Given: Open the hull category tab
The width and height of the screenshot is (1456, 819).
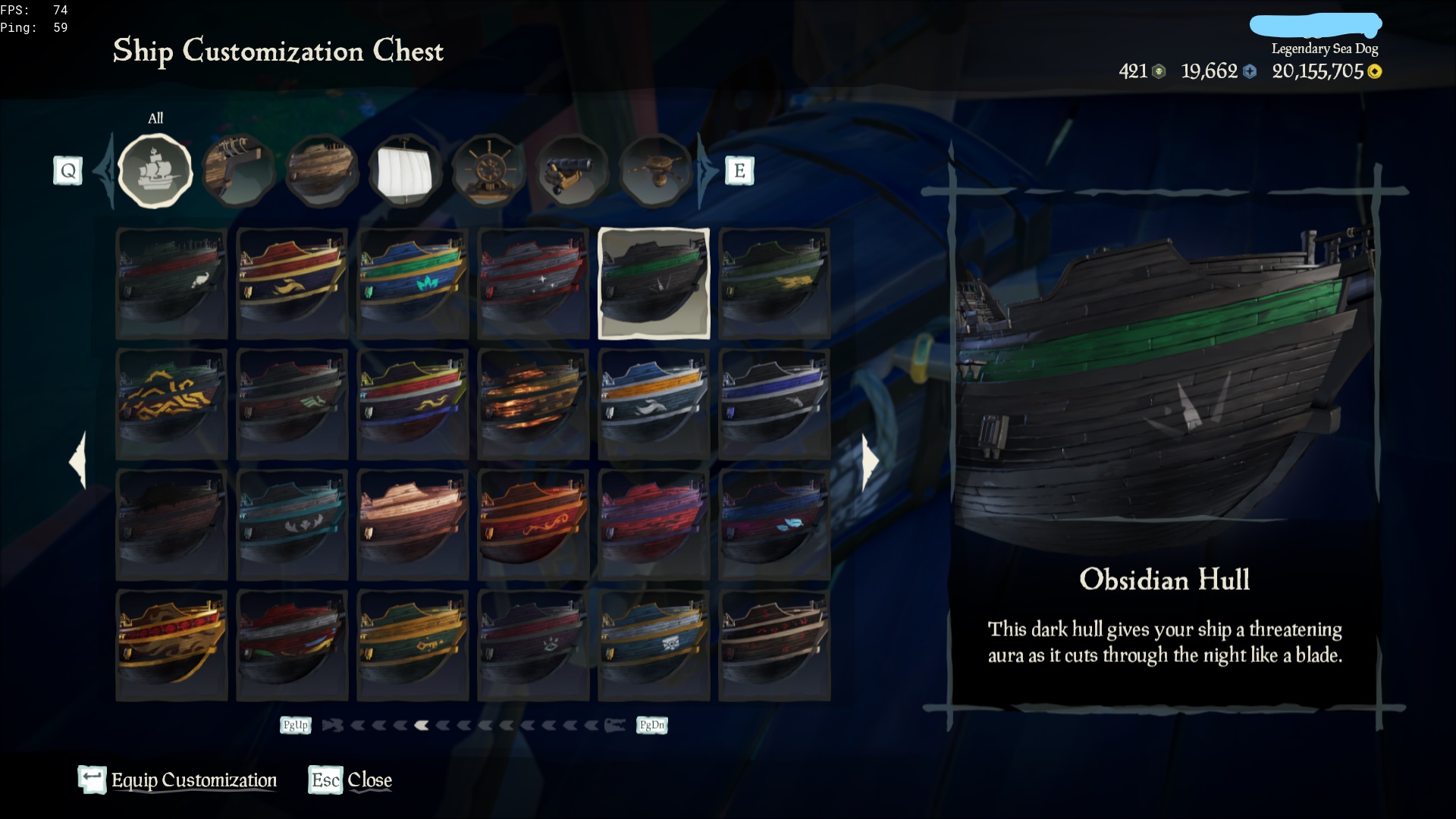Looking at the screenshot, I should [x=322, y=171].
